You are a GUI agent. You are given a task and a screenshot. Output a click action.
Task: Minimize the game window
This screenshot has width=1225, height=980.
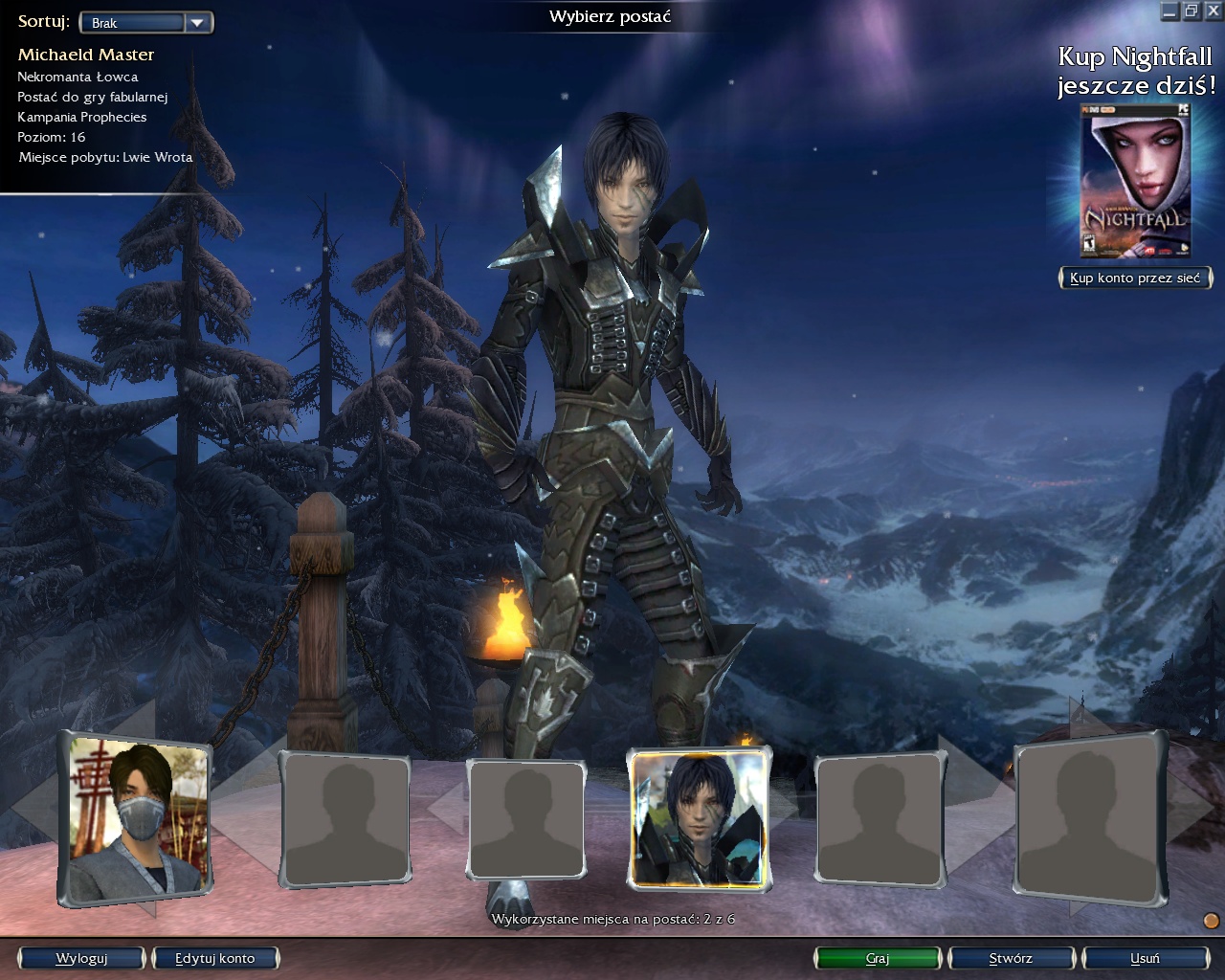1169,11
